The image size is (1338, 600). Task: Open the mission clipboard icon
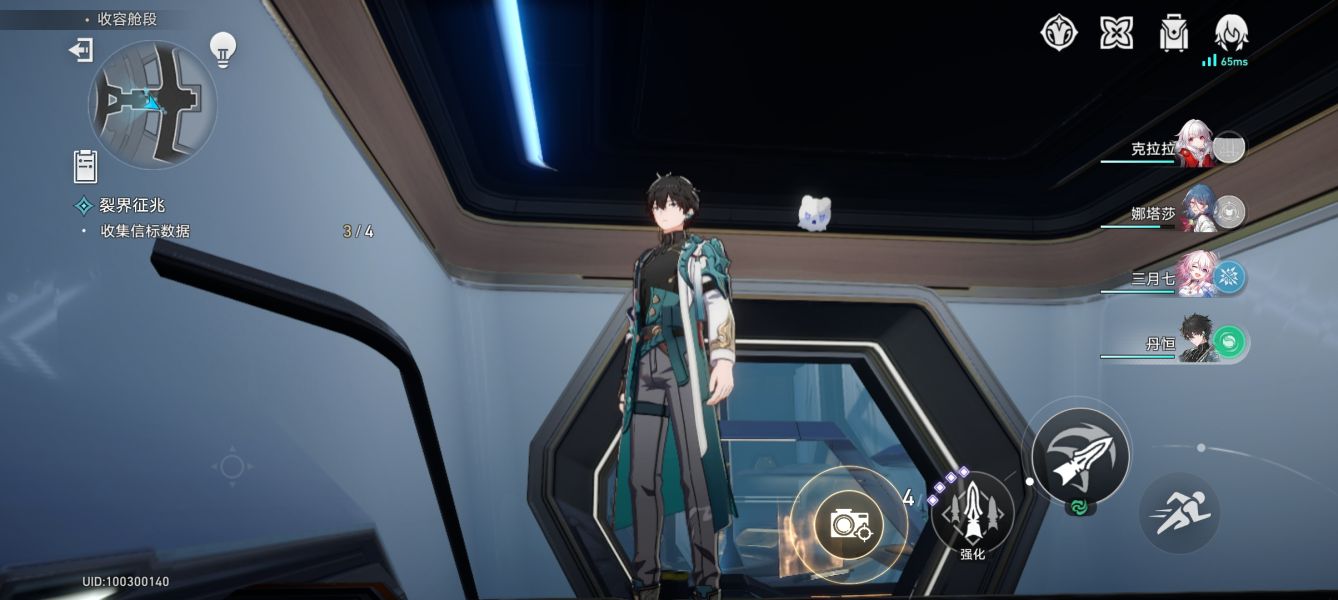(85, 165)
